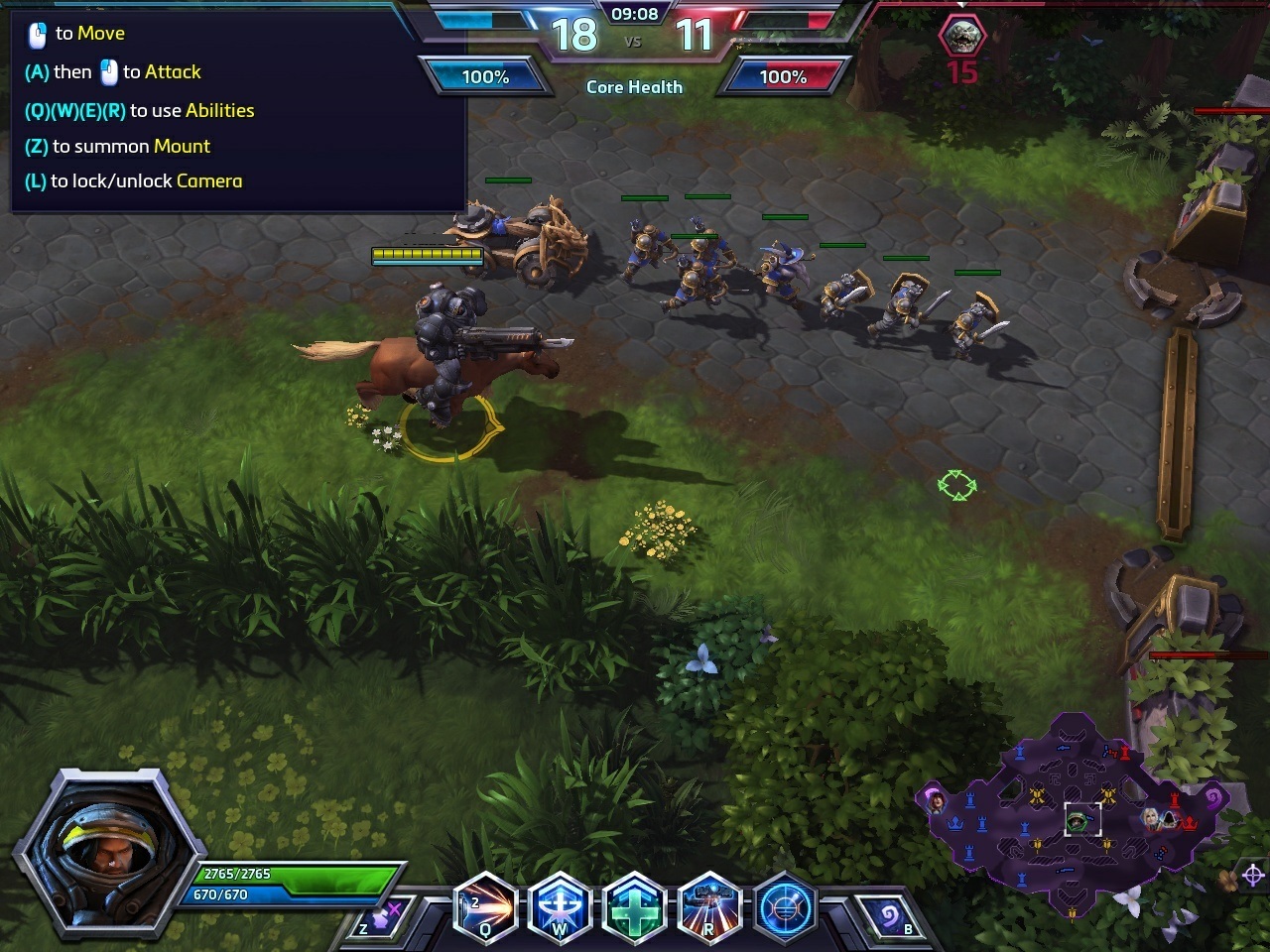Select the blue crosshair trait icon
The width and height of the screenshot is (1270, 952).
(x=784, y=907)
